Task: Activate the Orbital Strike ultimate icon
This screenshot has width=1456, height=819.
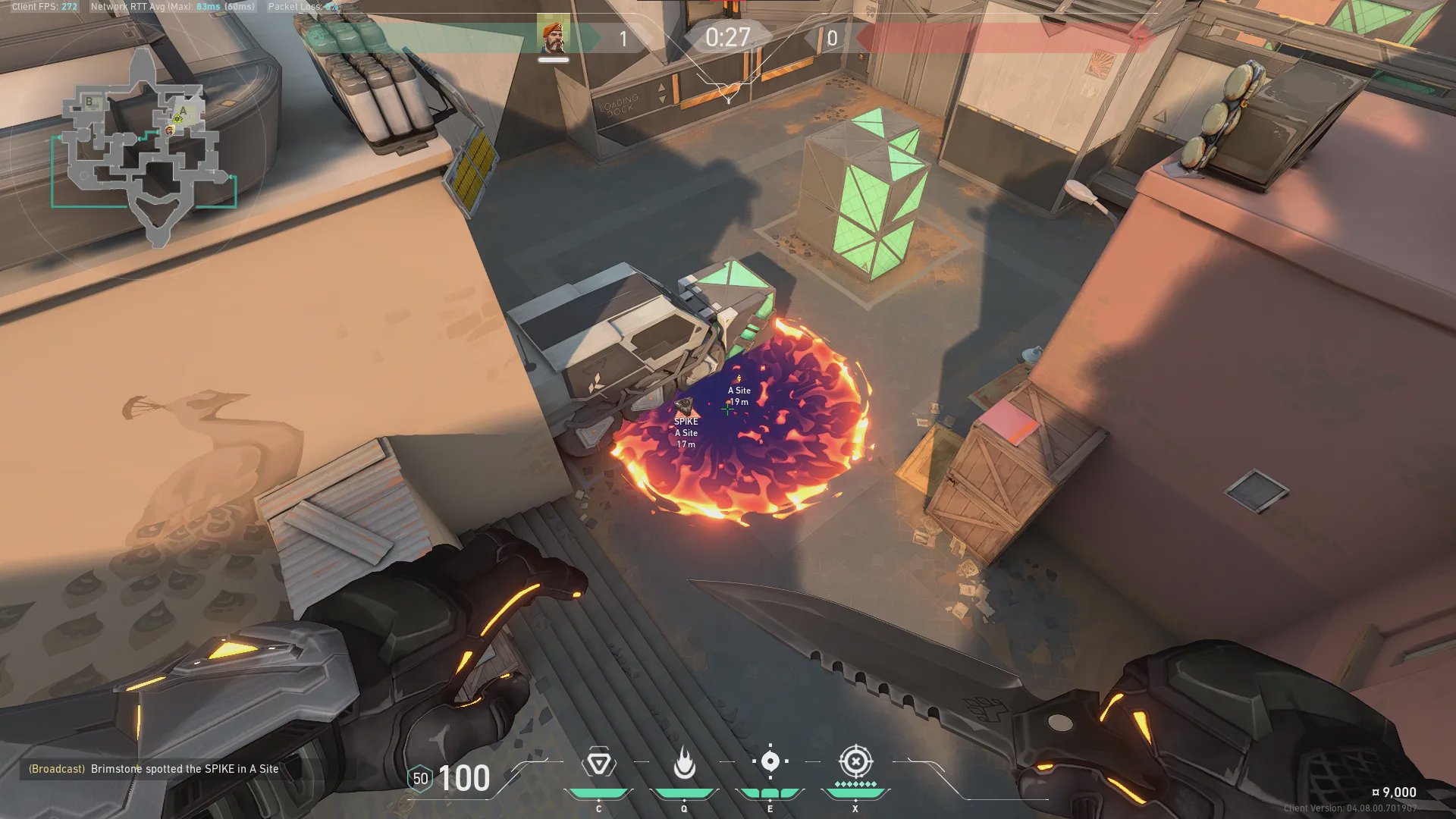Action: tap(855, 761)
